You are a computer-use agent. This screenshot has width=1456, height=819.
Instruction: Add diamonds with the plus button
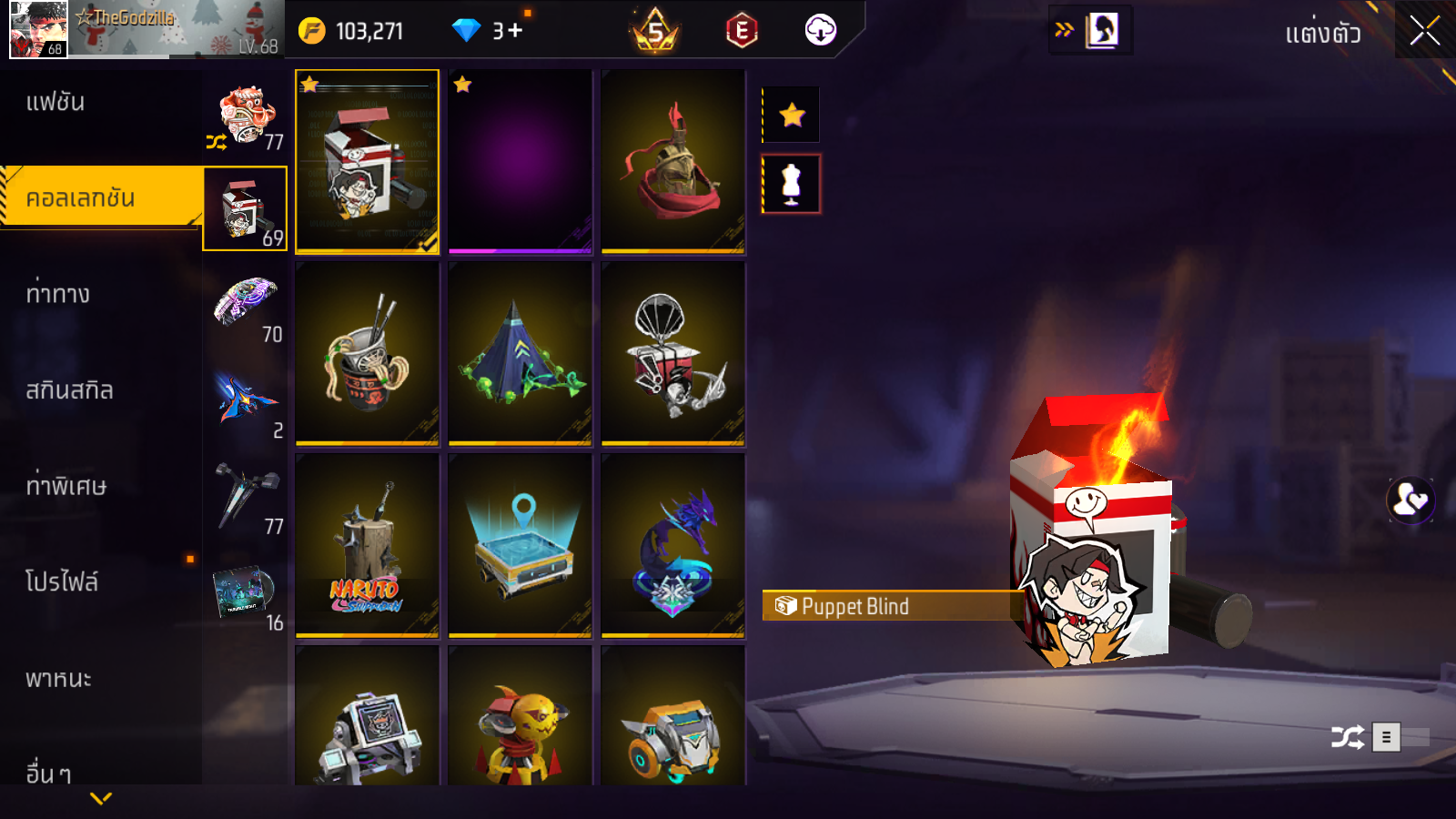pos(515,31)
